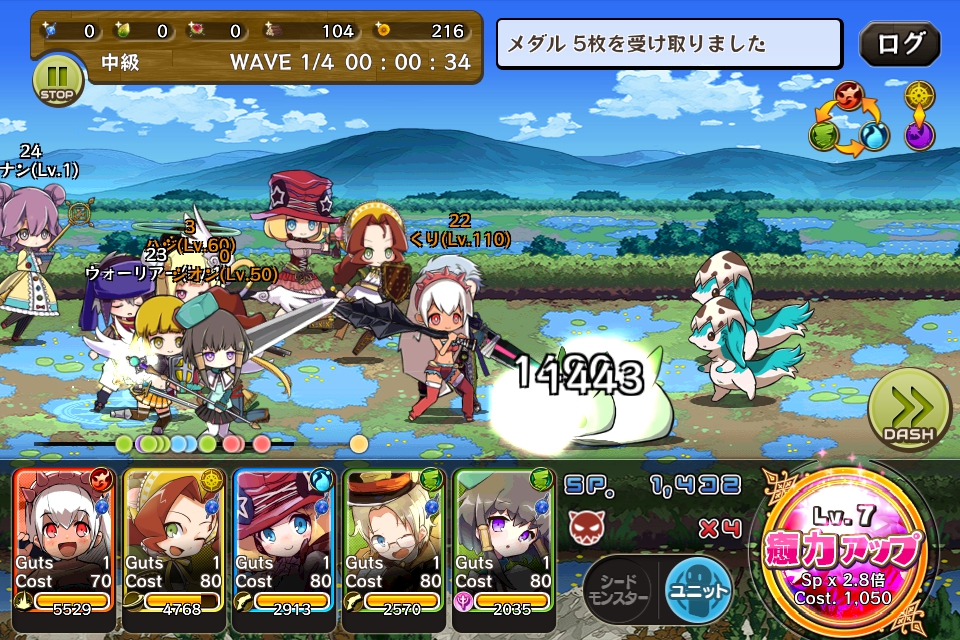
Task: Select the blonde girl with red hat card
Action: [x=285, y=542]
